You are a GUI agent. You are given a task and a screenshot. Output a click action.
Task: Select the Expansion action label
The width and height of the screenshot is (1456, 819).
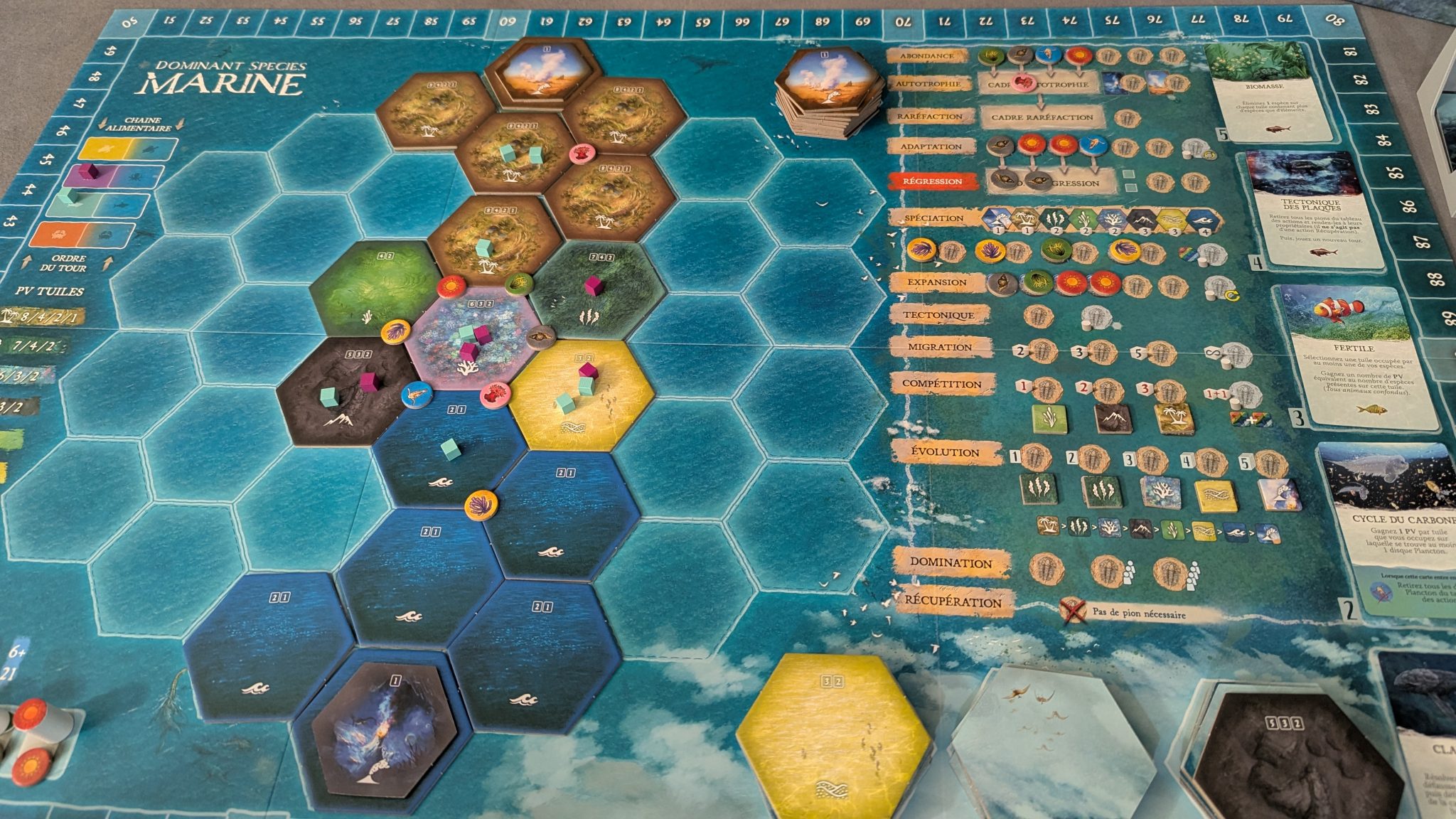tap(936, 282)
